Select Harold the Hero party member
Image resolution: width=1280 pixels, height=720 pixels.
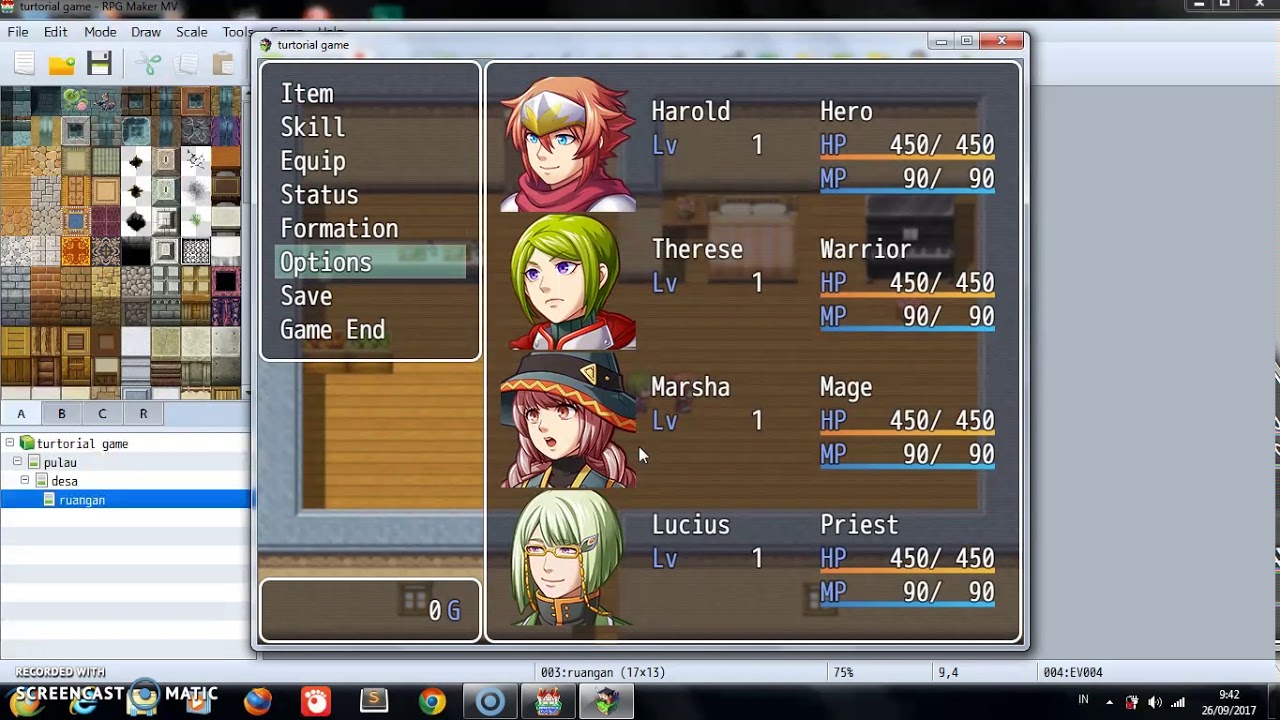(x=752, y=144)
